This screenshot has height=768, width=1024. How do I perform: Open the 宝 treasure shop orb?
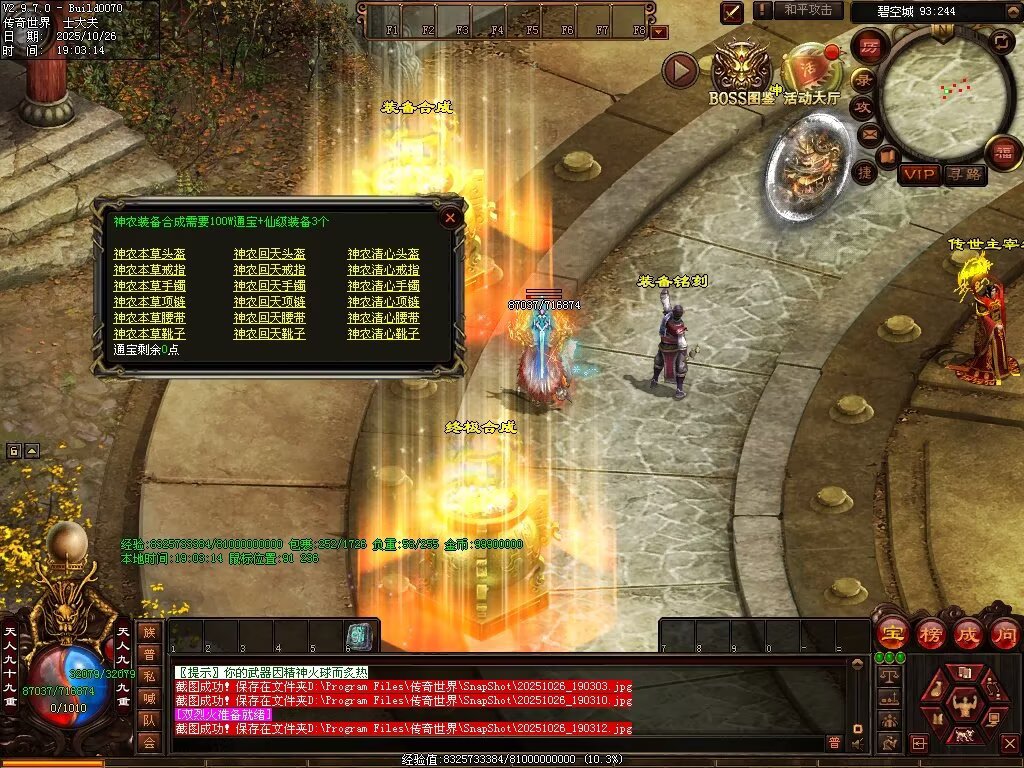(892, 634)
